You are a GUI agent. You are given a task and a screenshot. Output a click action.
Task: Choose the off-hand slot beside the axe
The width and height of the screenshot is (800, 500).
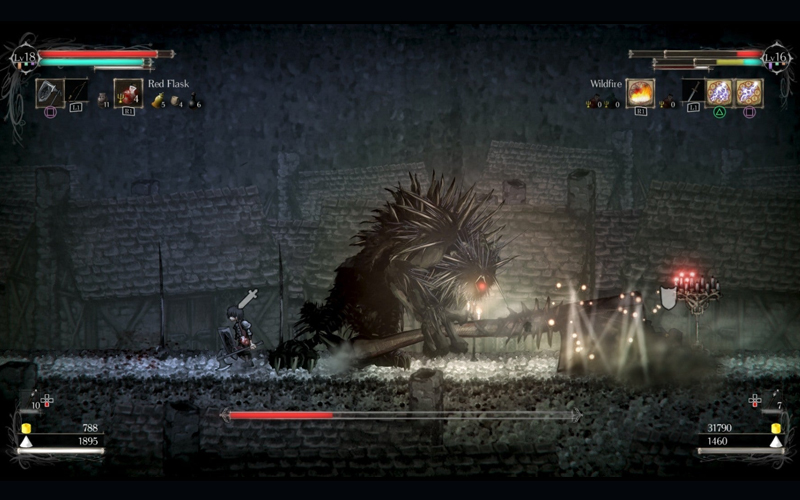76,92
